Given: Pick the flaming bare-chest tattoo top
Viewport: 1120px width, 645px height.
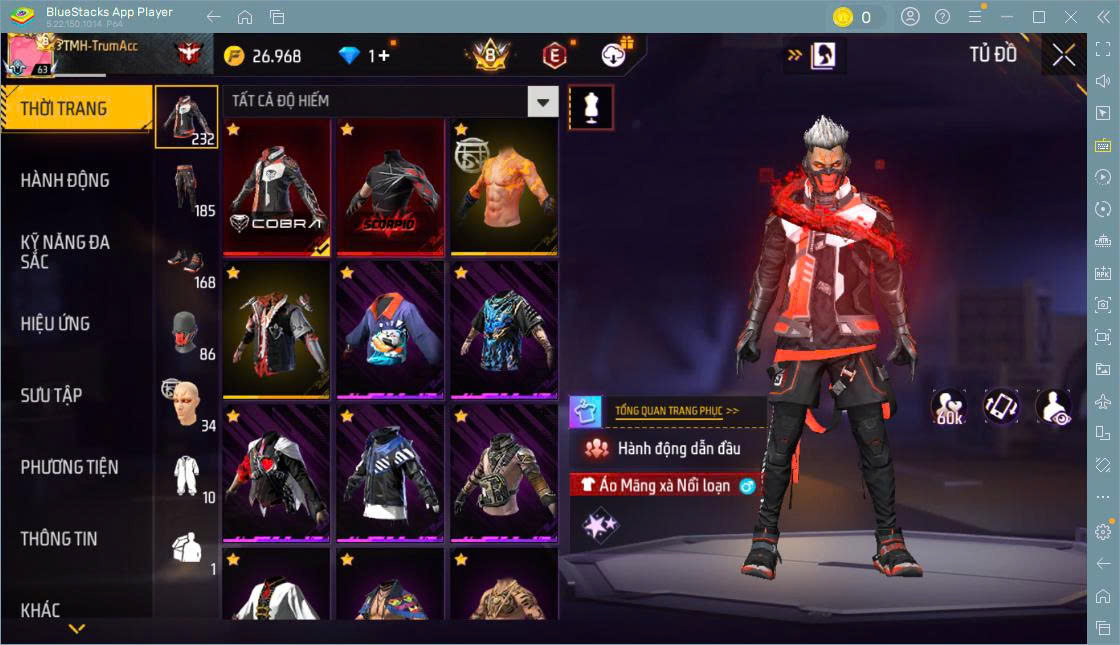Looking at the screenshot, I should pyautogui.click(x=504, y=187).
